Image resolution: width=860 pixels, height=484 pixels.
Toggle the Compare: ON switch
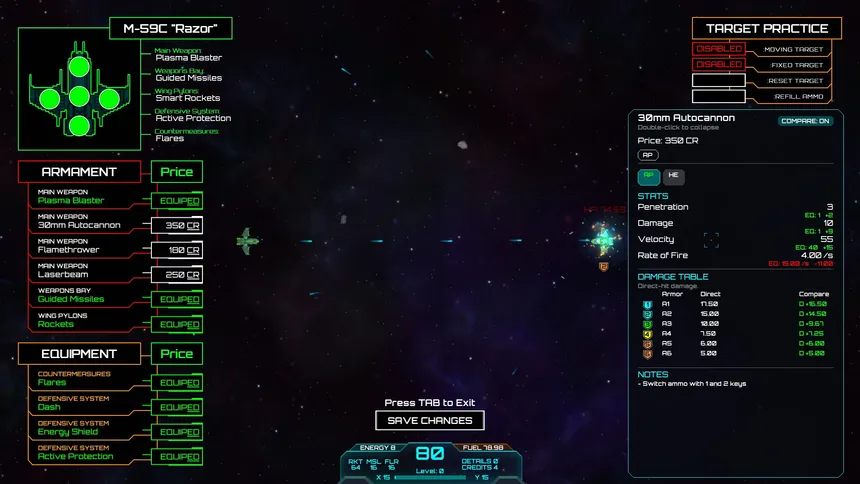click(804, 121)
